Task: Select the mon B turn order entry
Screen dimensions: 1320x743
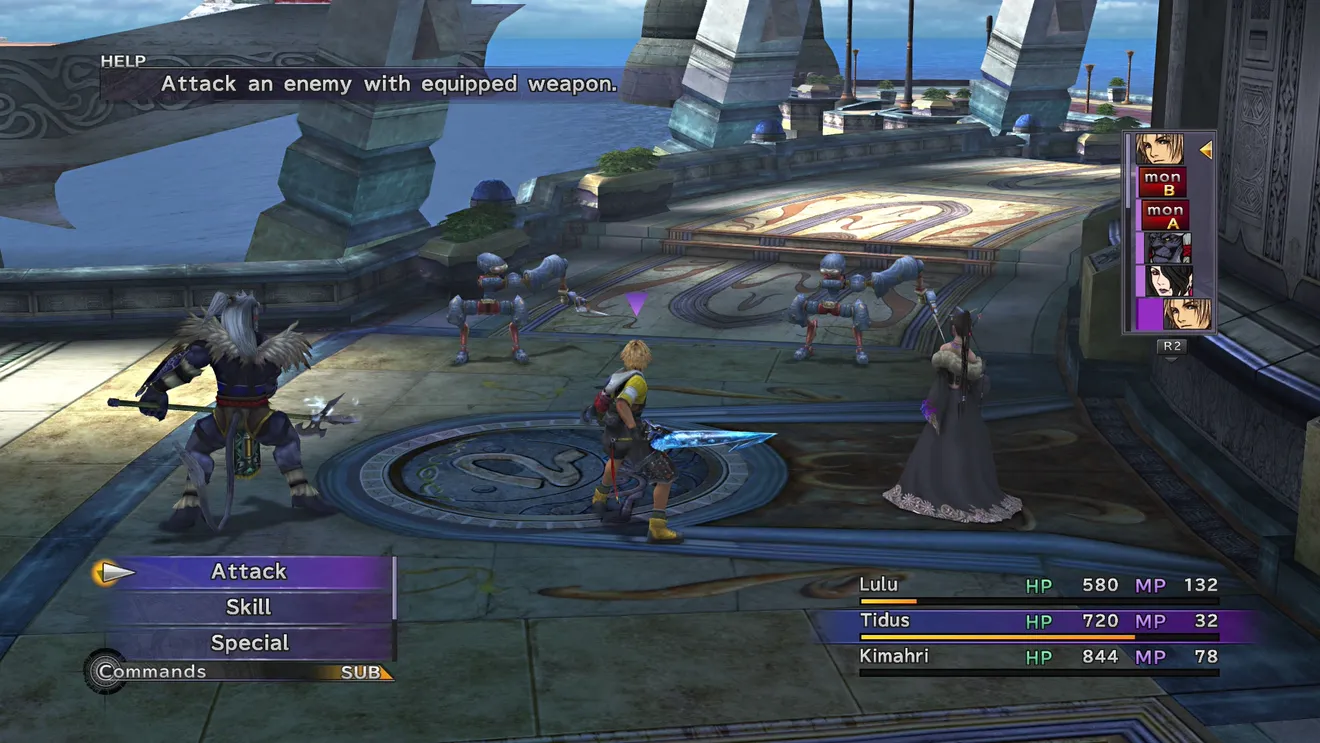Action: pos(1163,183)
